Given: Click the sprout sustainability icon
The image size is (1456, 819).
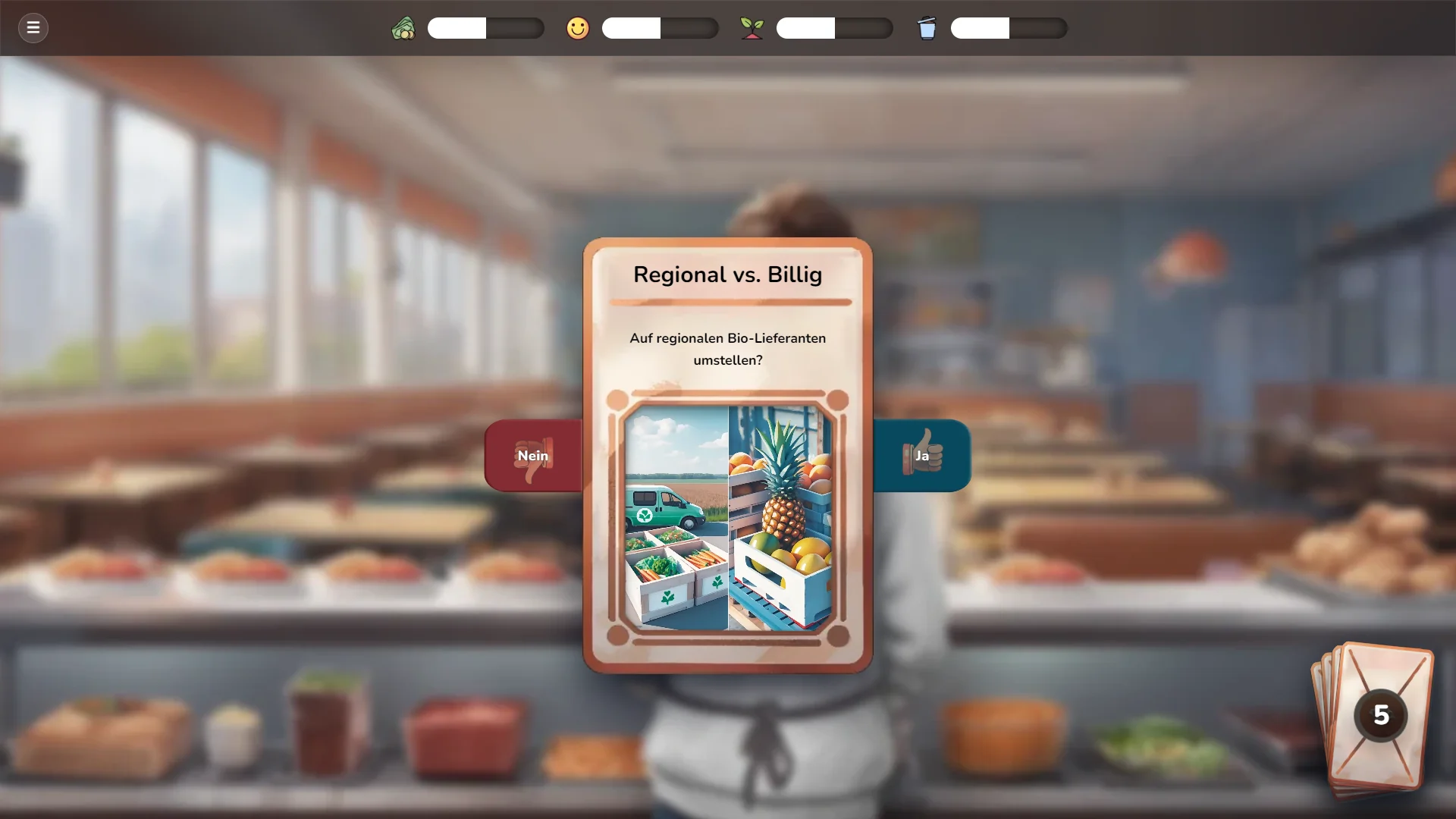Looking at the screenshot, I should coord(752,28).
